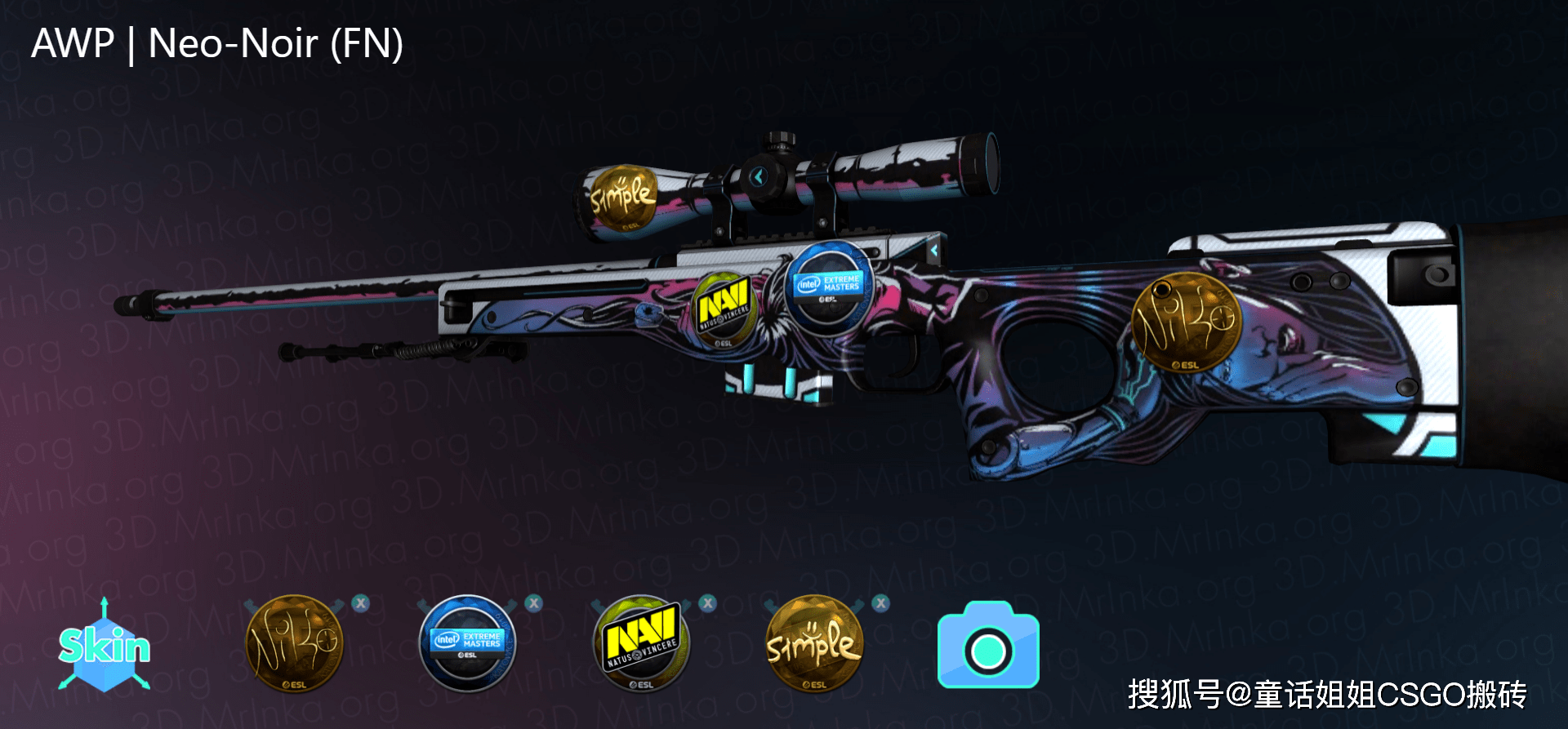Remove the Natus Vincere sticker
Screen dimensions: 1568x729
tap(707, 602)
